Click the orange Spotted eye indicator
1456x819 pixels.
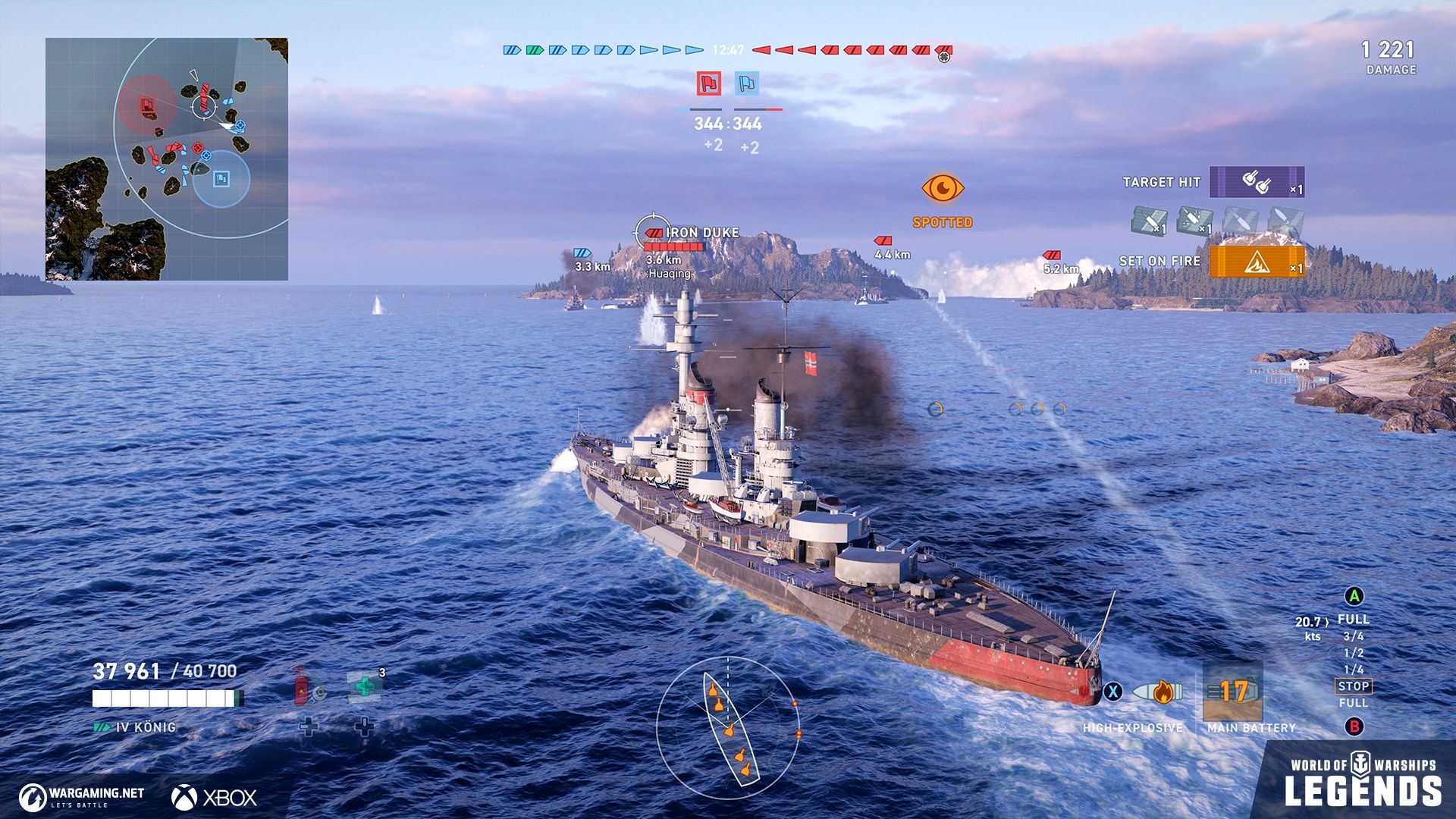(x=943, y=188)
